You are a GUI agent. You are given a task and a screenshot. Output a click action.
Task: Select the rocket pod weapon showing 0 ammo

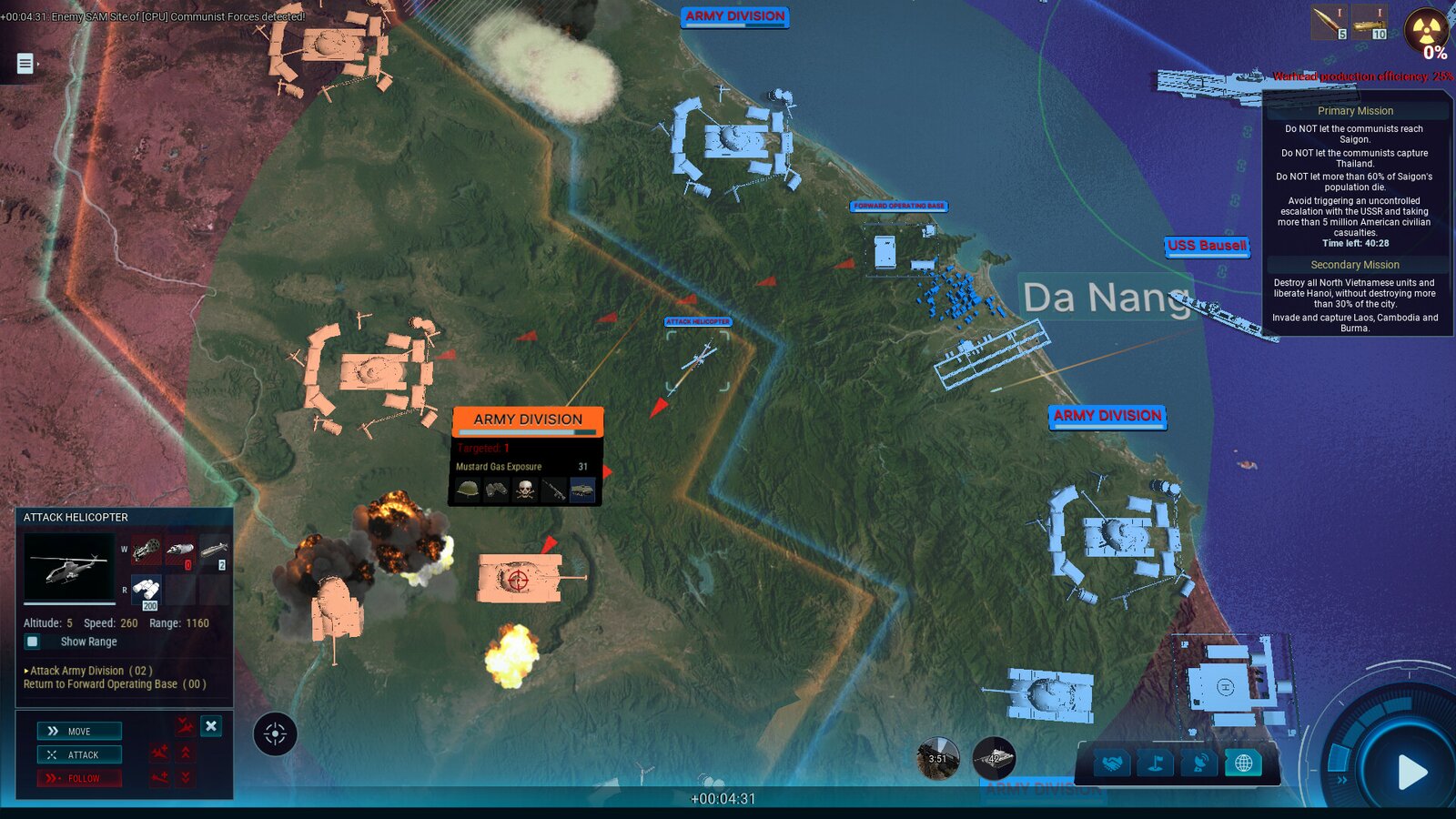click(178, 549)
